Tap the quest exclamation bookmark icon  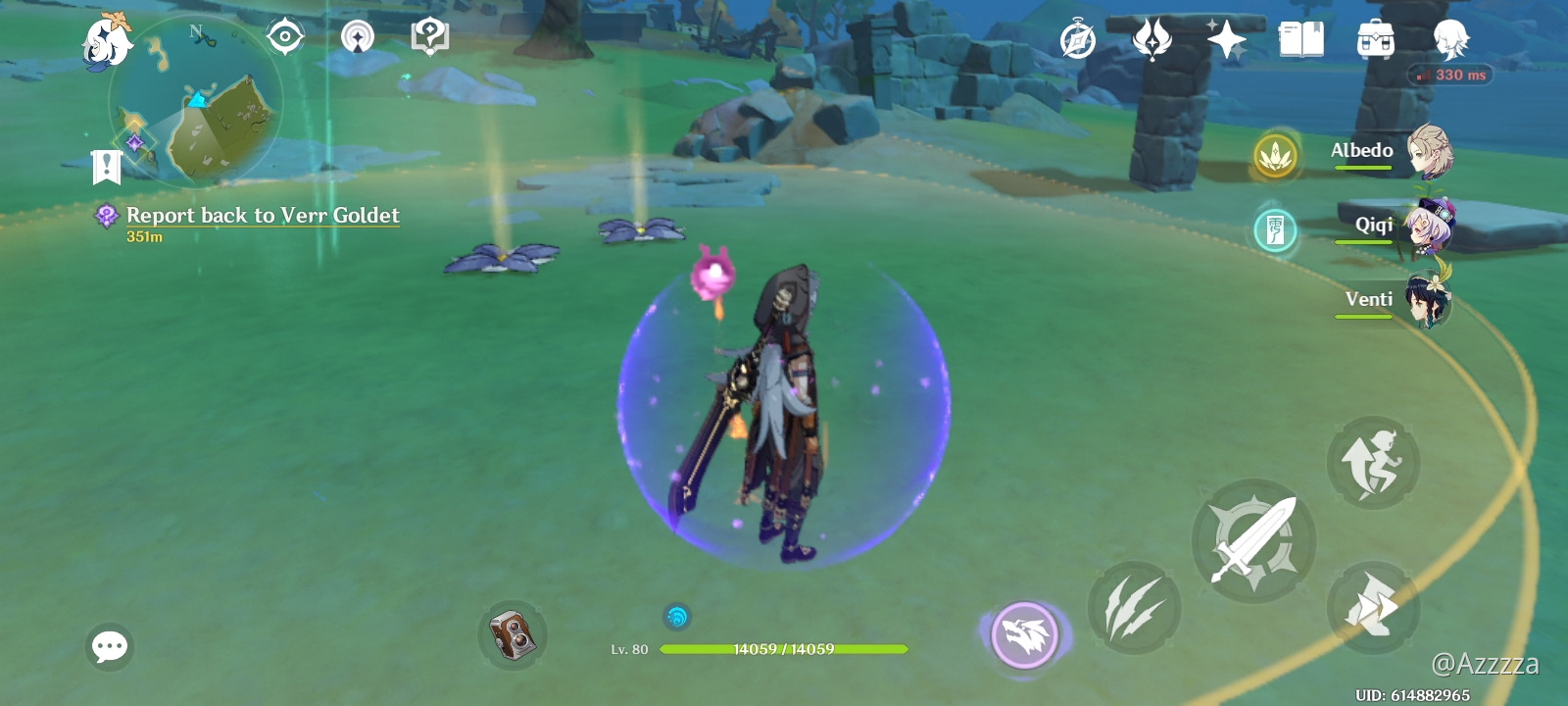point(106,167)
